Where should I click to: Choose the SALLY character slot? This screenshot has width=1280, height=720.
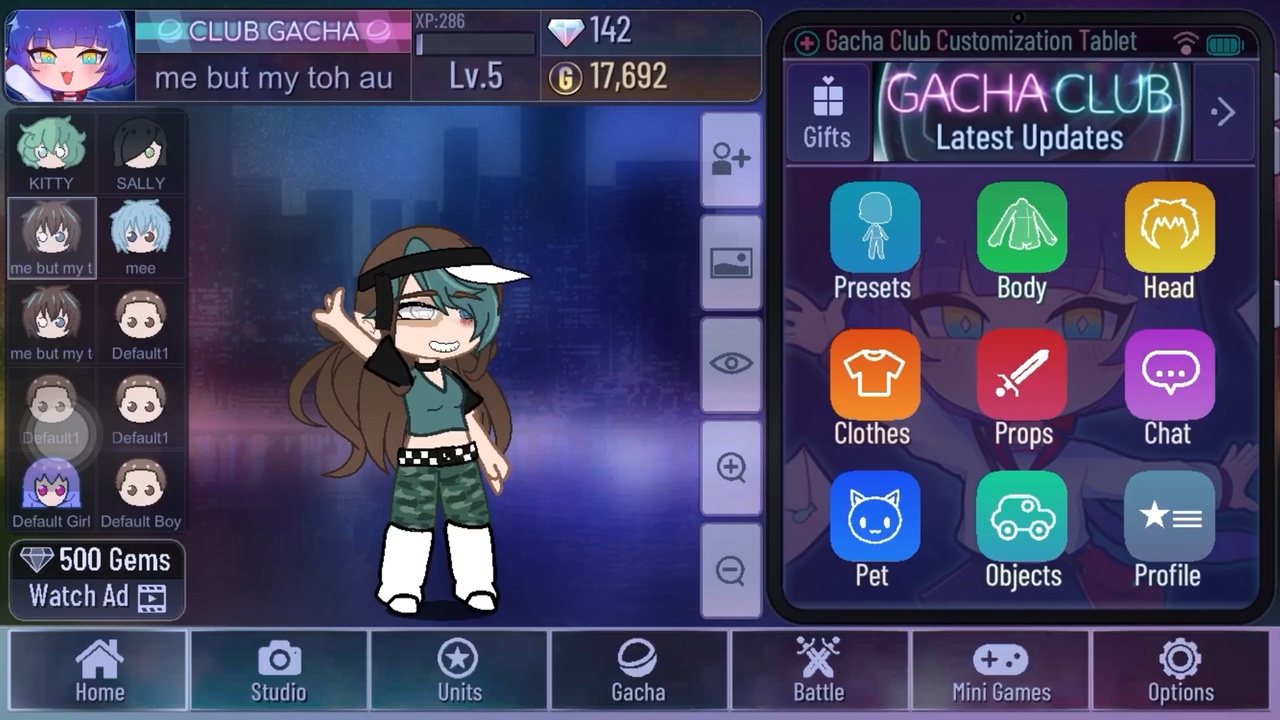click(140, 152)
